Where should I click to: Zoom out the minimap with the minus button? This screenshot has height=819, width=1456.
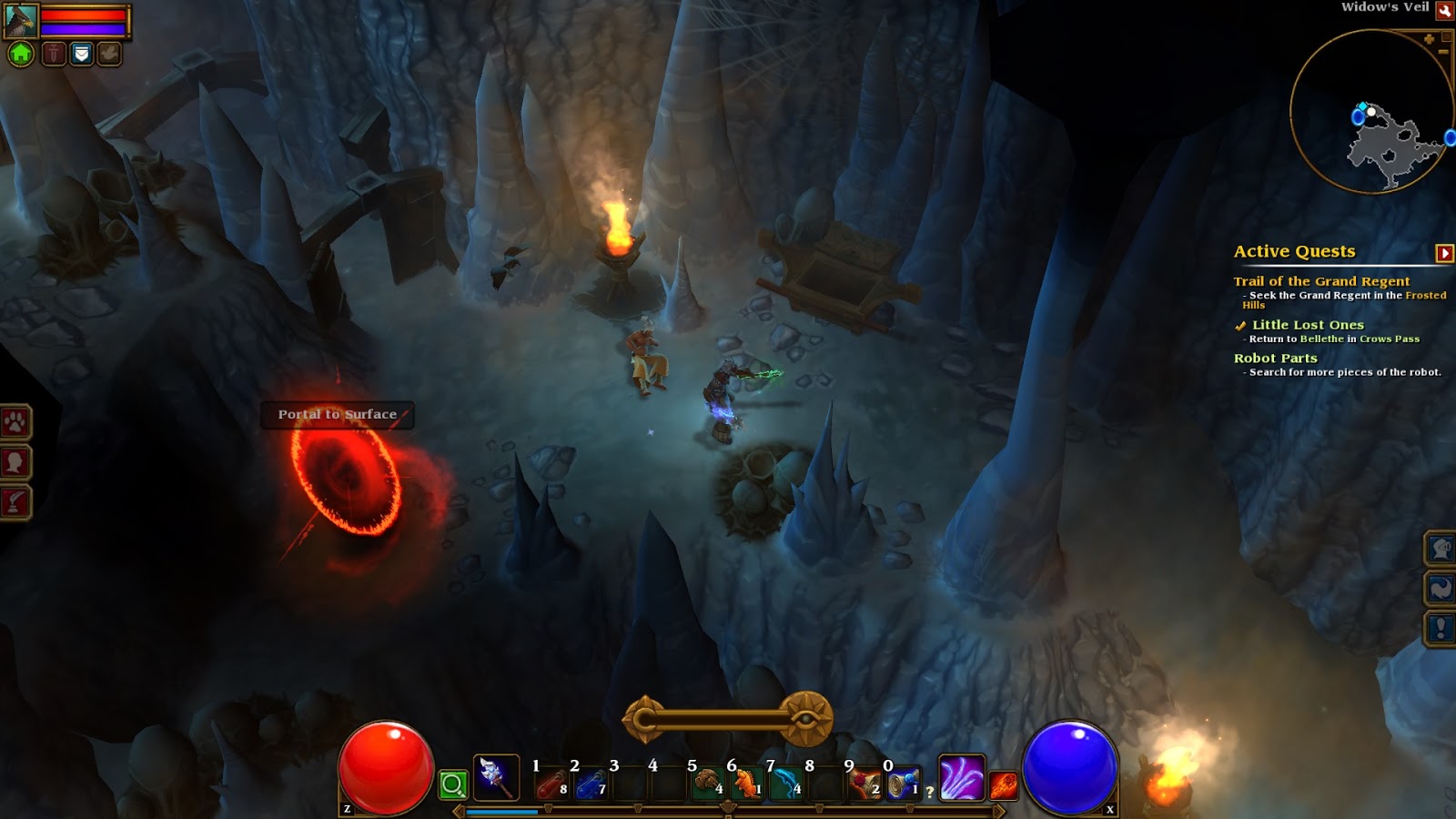[x=1443, y=52]
